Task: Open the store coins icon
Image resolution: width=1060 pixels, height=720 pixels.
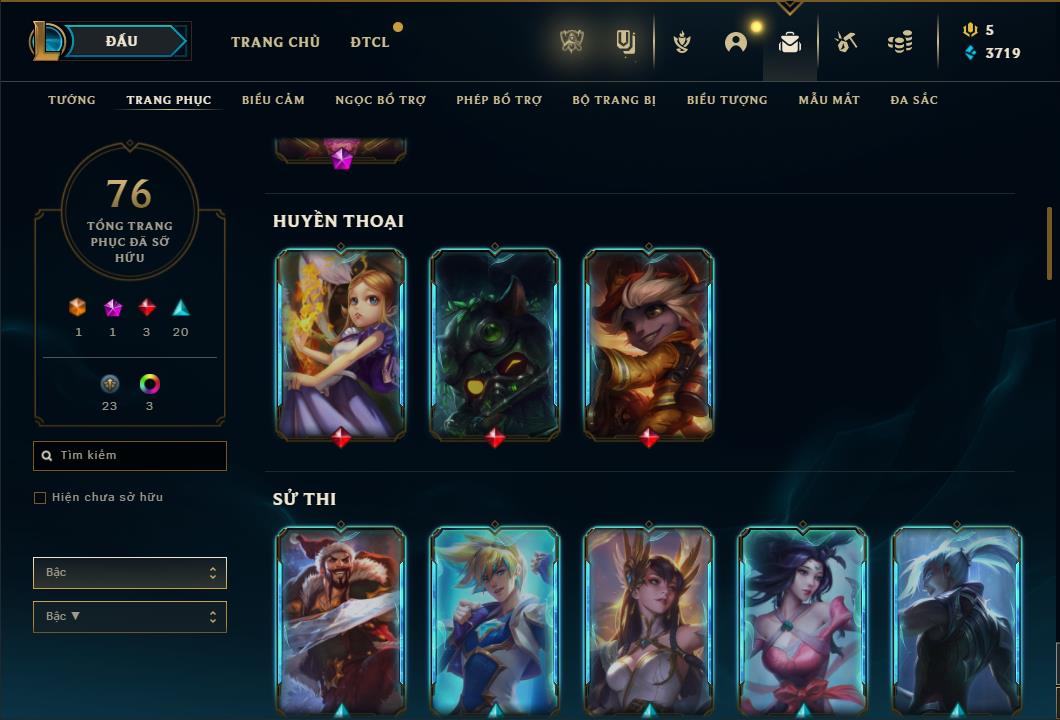Action: tap(900, 42)
